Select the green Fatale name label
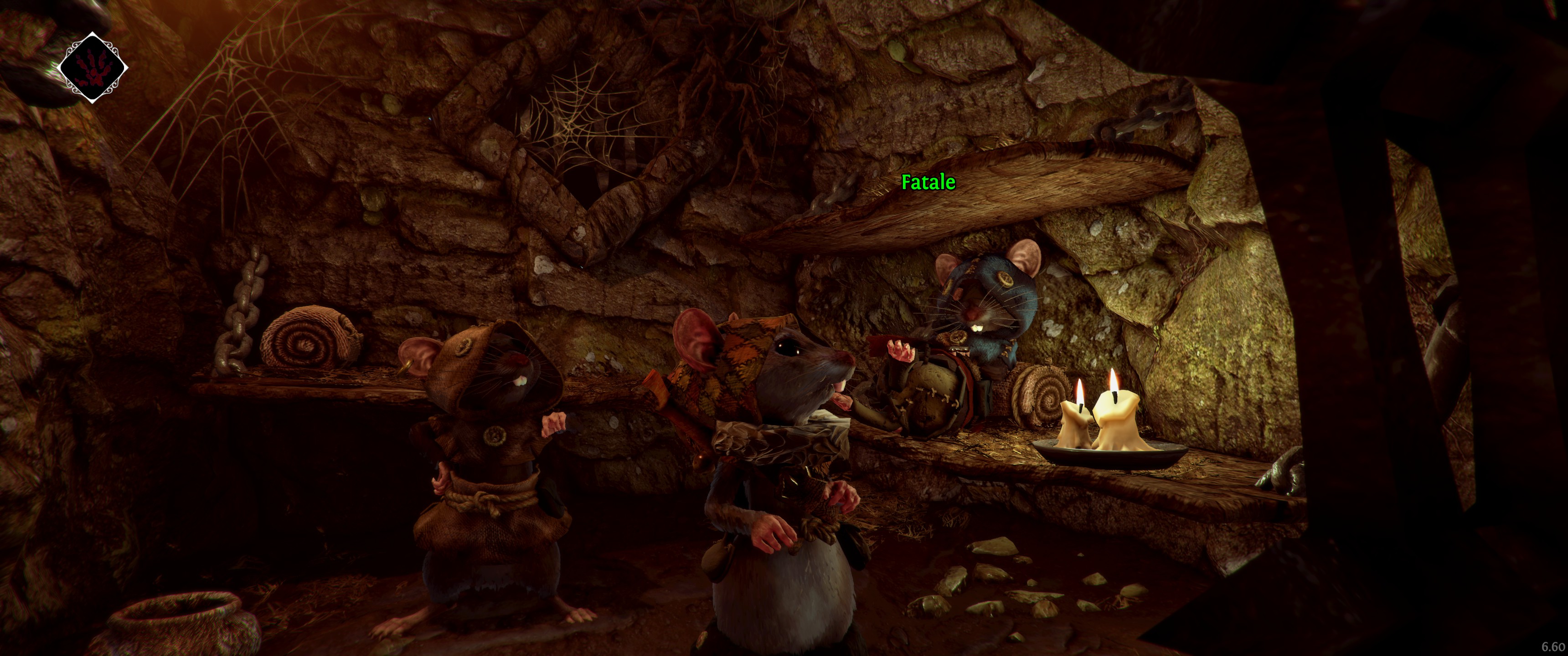Screen dimensions: 1568x656 (x=928, y=182)
